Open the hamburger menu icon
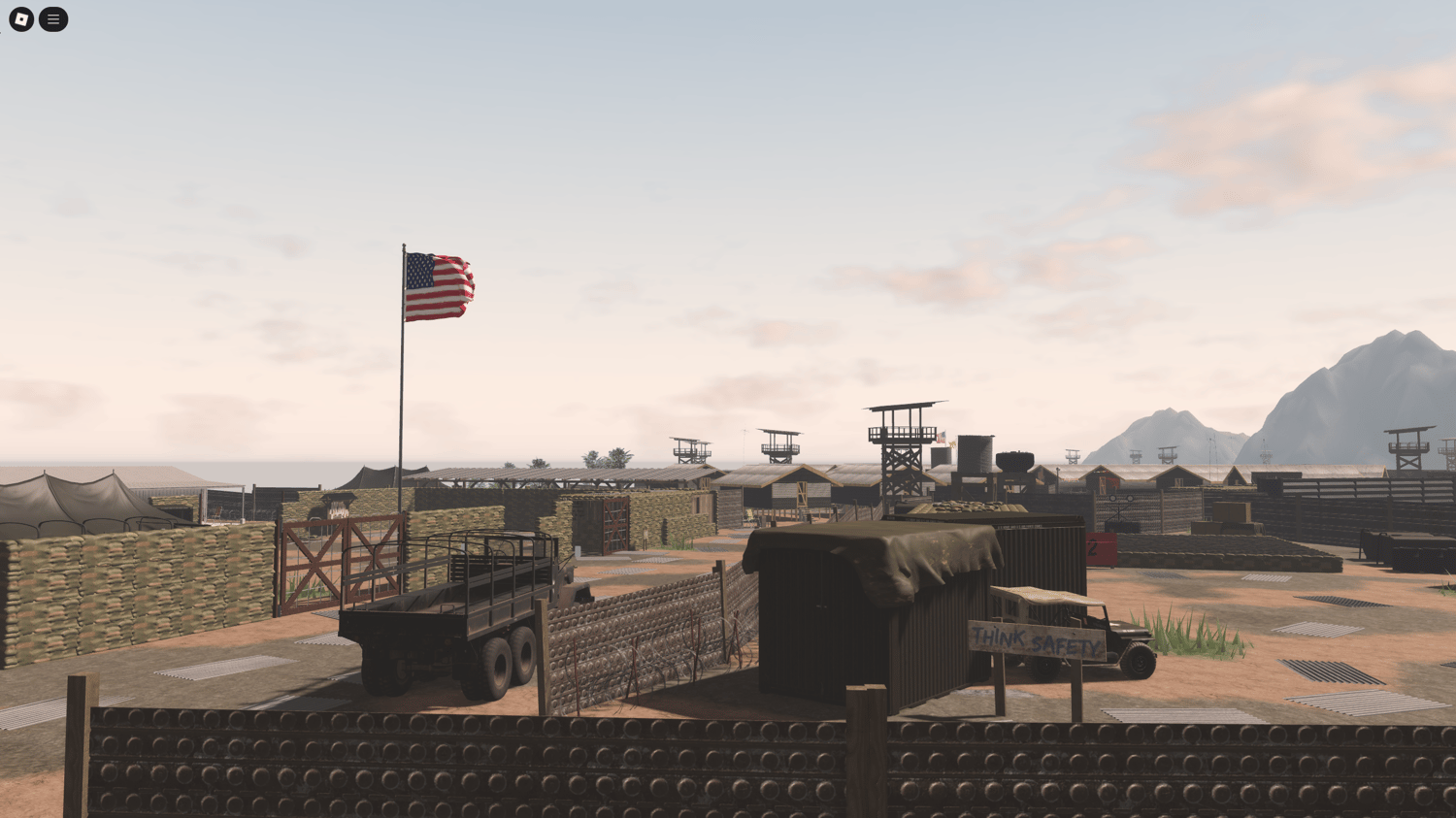Screen dimensions: 1456x818 click(x=53, y=19)
